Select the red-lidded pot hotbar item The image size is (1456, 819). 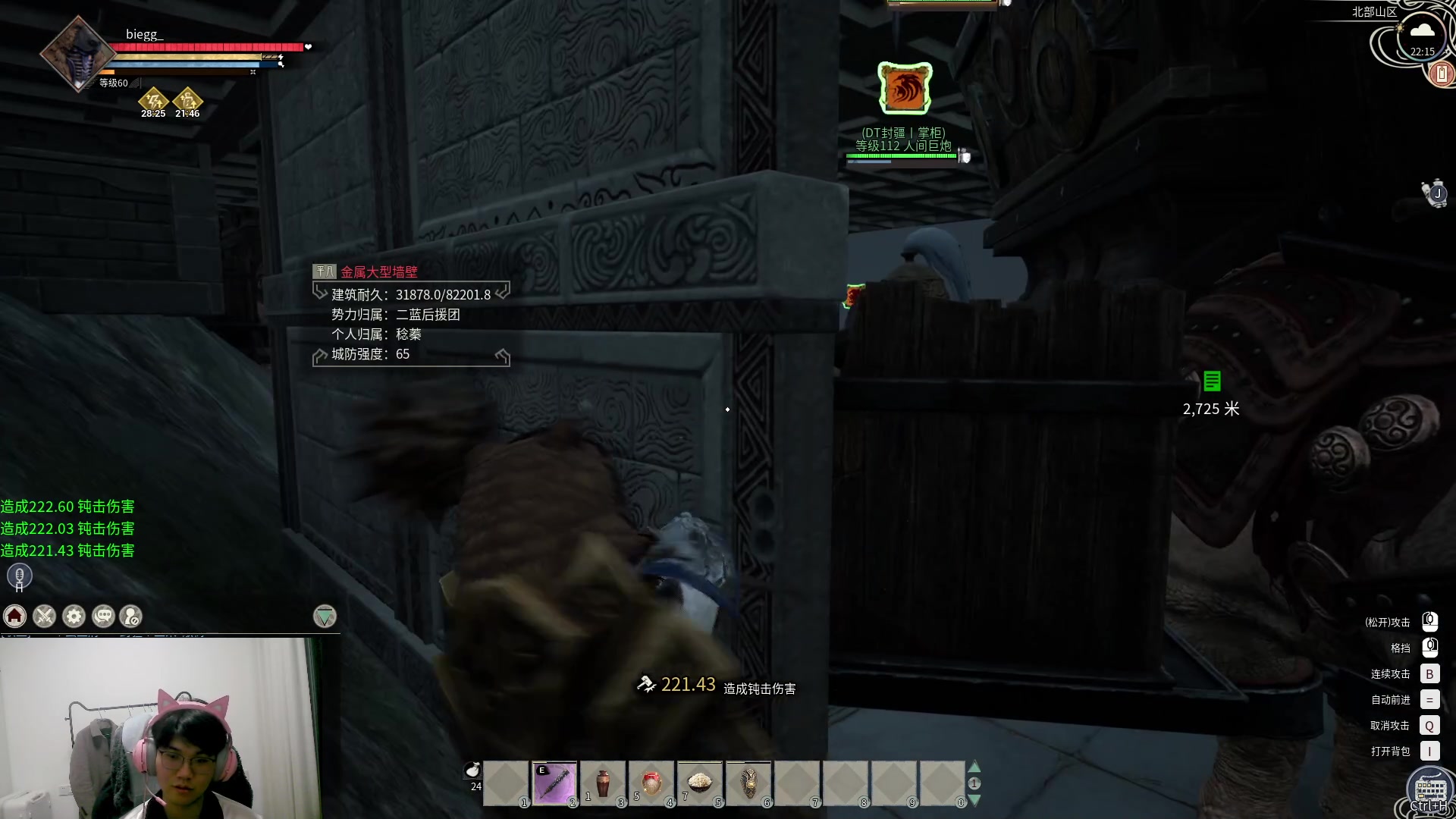(651, 783)
